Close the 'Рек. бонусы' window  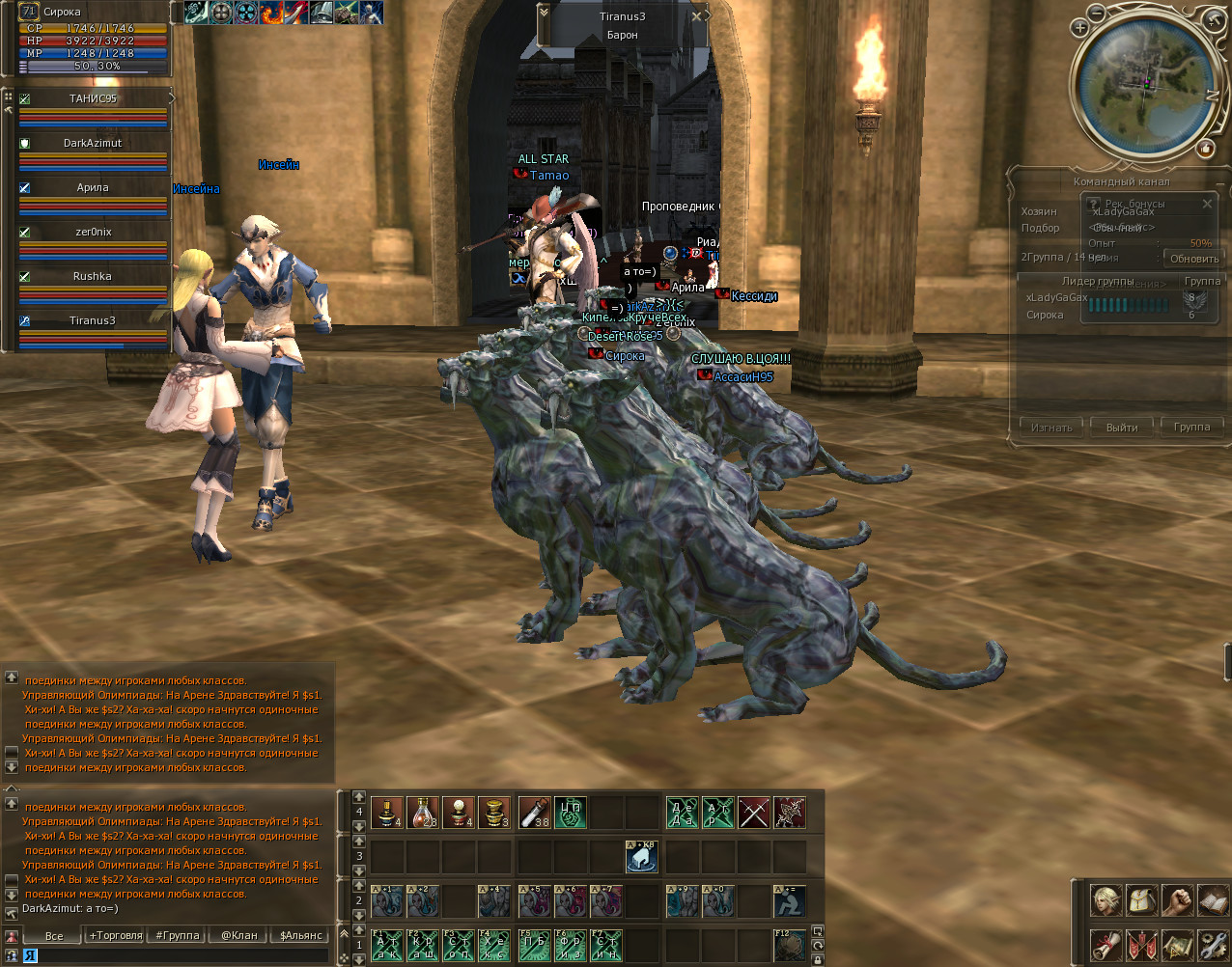pos(1207,204)
